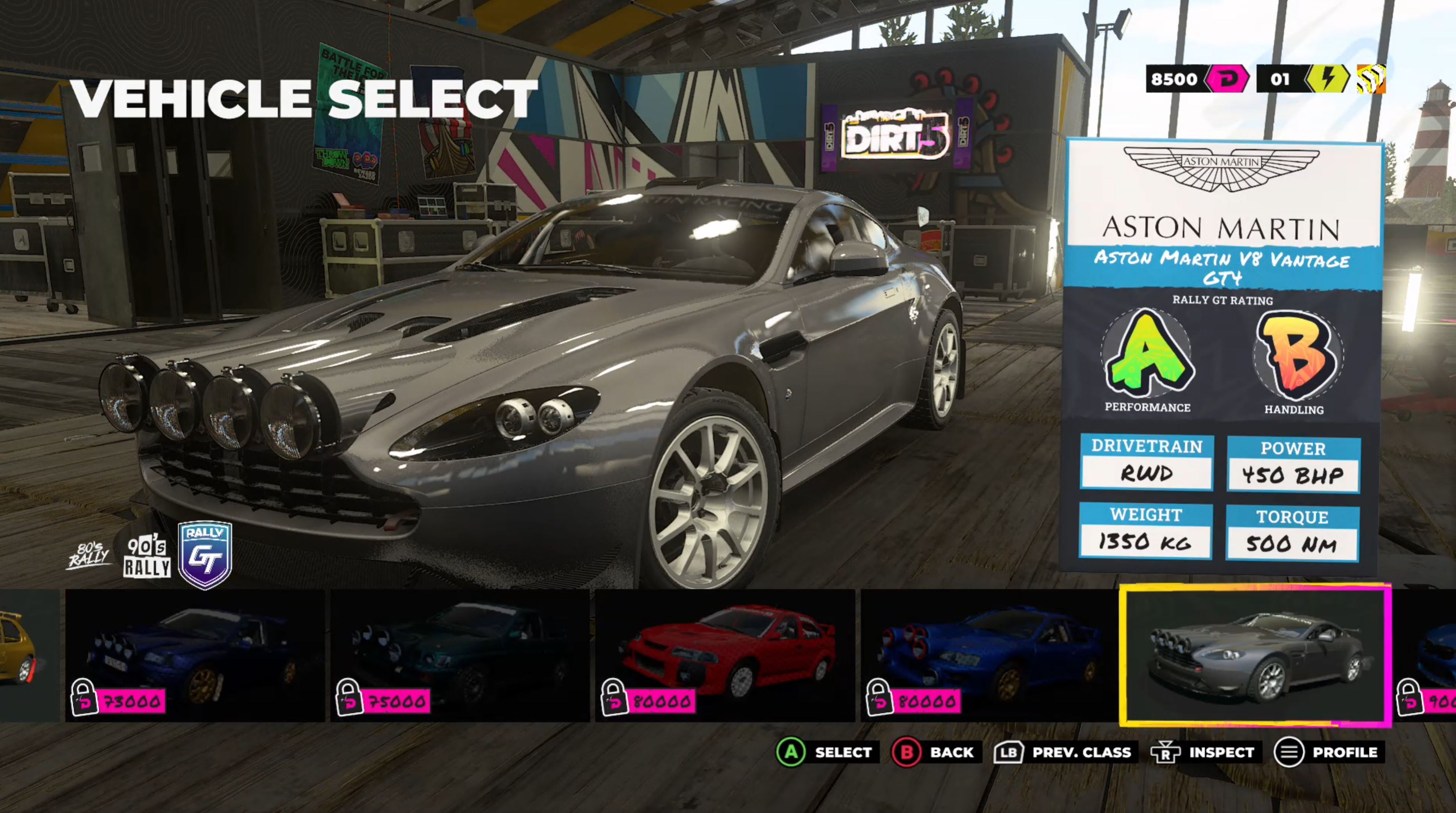Image resolution: width=1456 pixels, height=813 pixels.
Task: Inspect the selected vehicle
Action: pyautogui.click(x=1204, y=753)
